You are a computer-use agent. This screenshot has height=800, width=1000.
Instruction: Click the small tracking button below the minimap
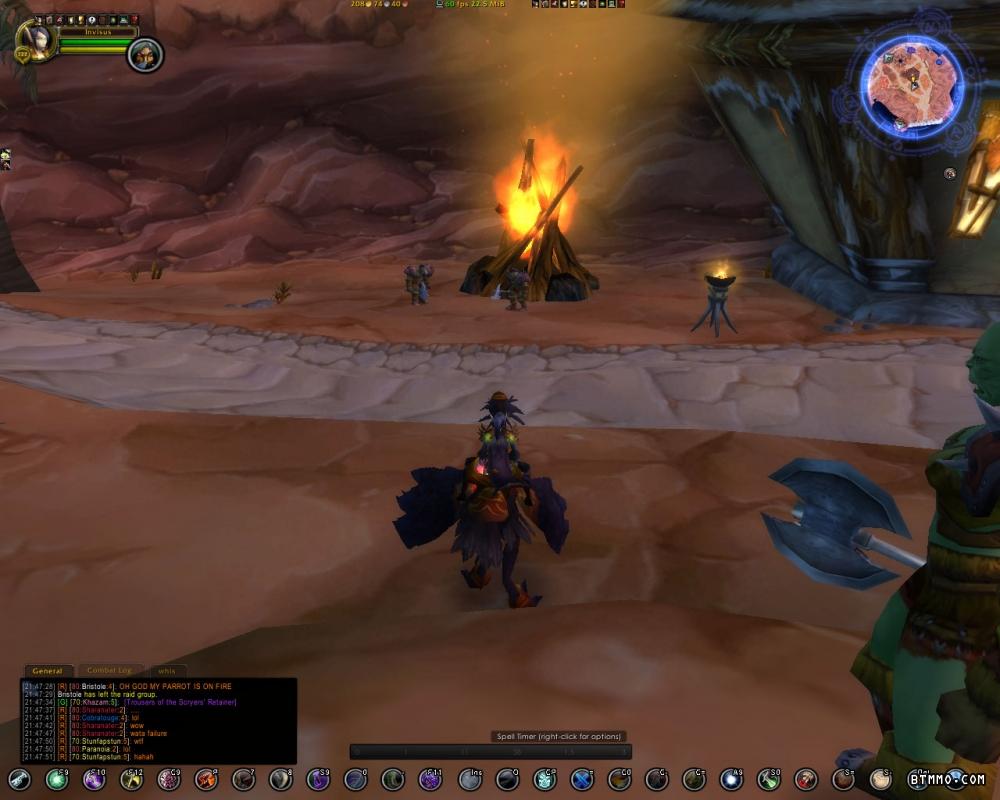point(949,173)
